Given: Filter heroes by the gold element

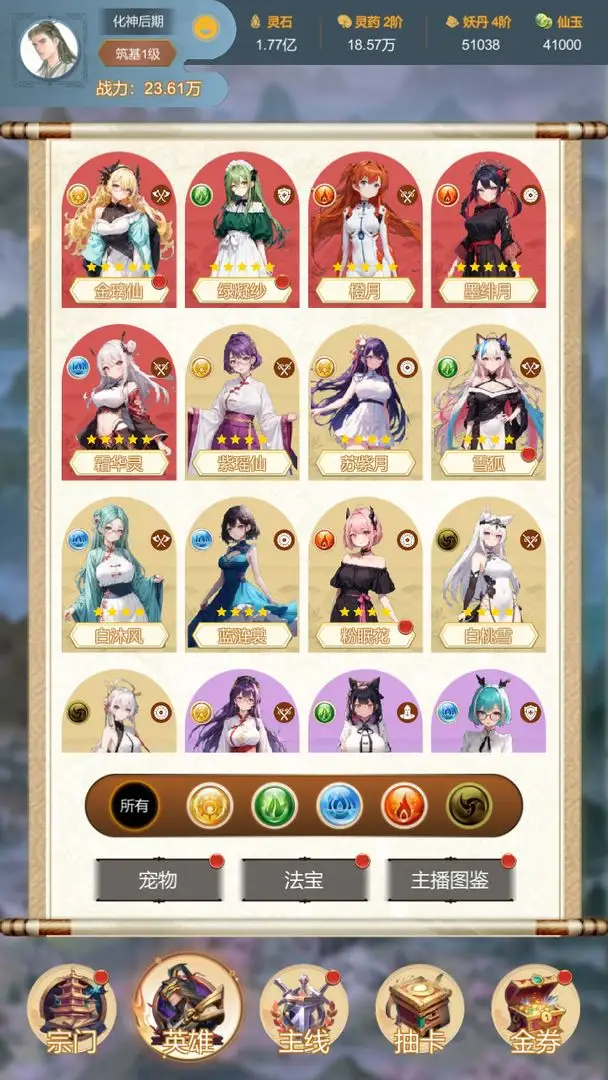Looking at the screenshot, I should [x=210, y=805].
